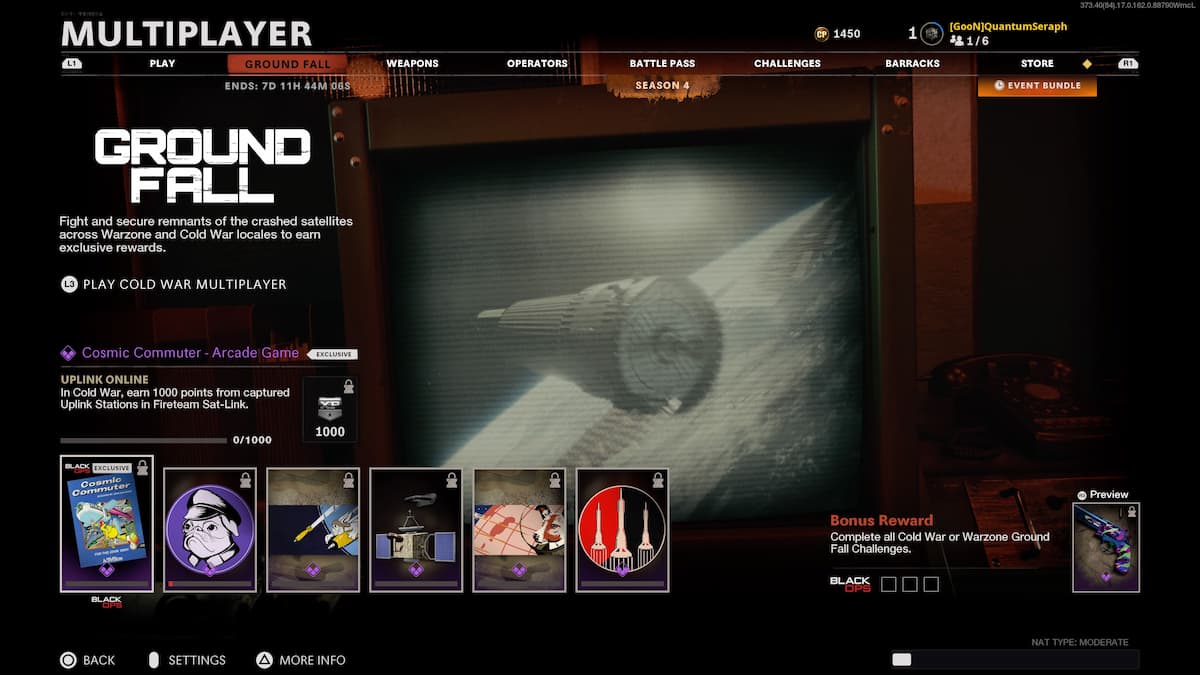Open the Store tab
Viewport: 1200px width, 675px height.
[x=1037, y=63]
